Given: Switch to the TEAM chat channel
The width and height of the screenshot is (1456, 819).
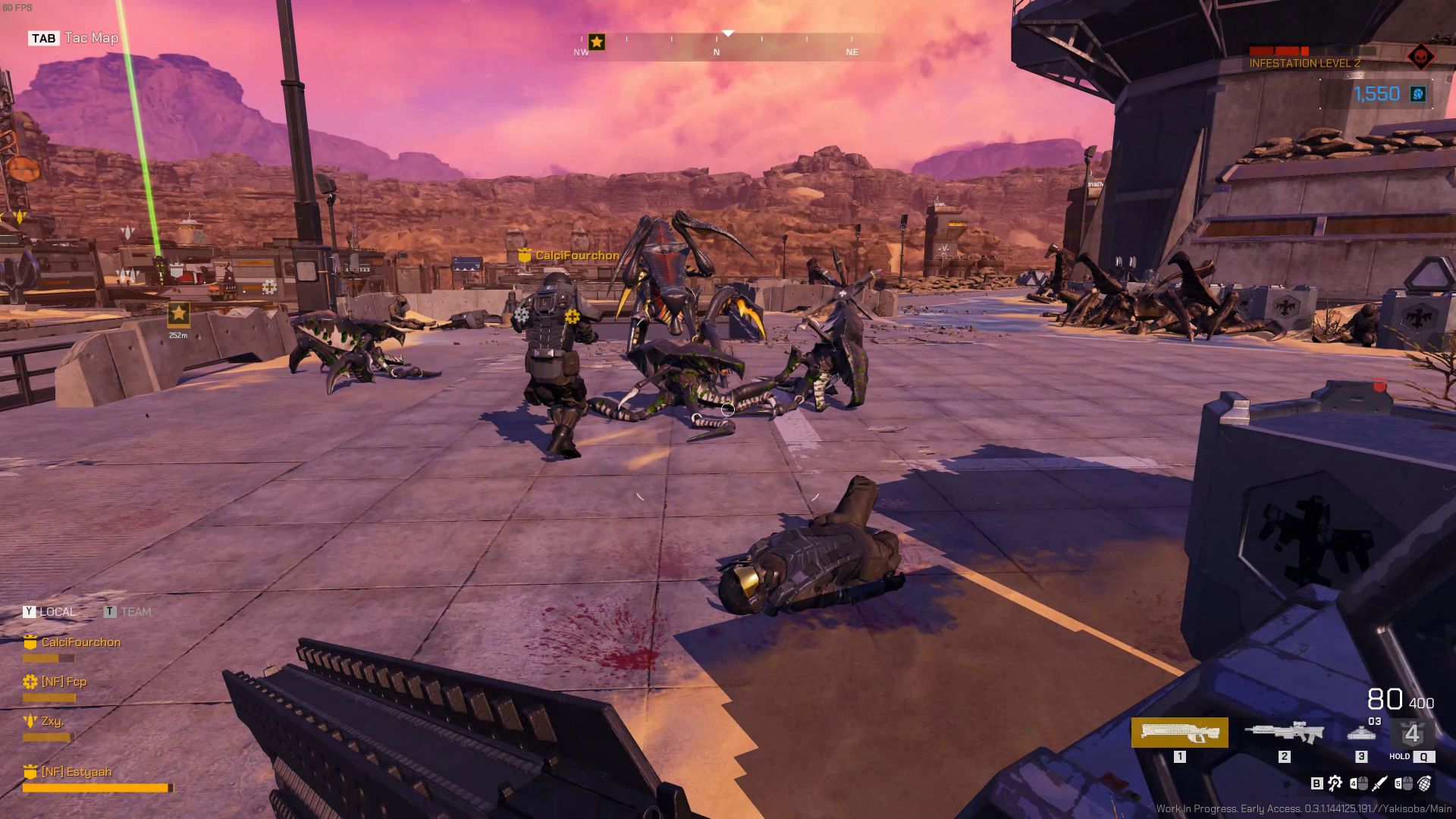Looking at the screenshot, I should coord(127,612).
